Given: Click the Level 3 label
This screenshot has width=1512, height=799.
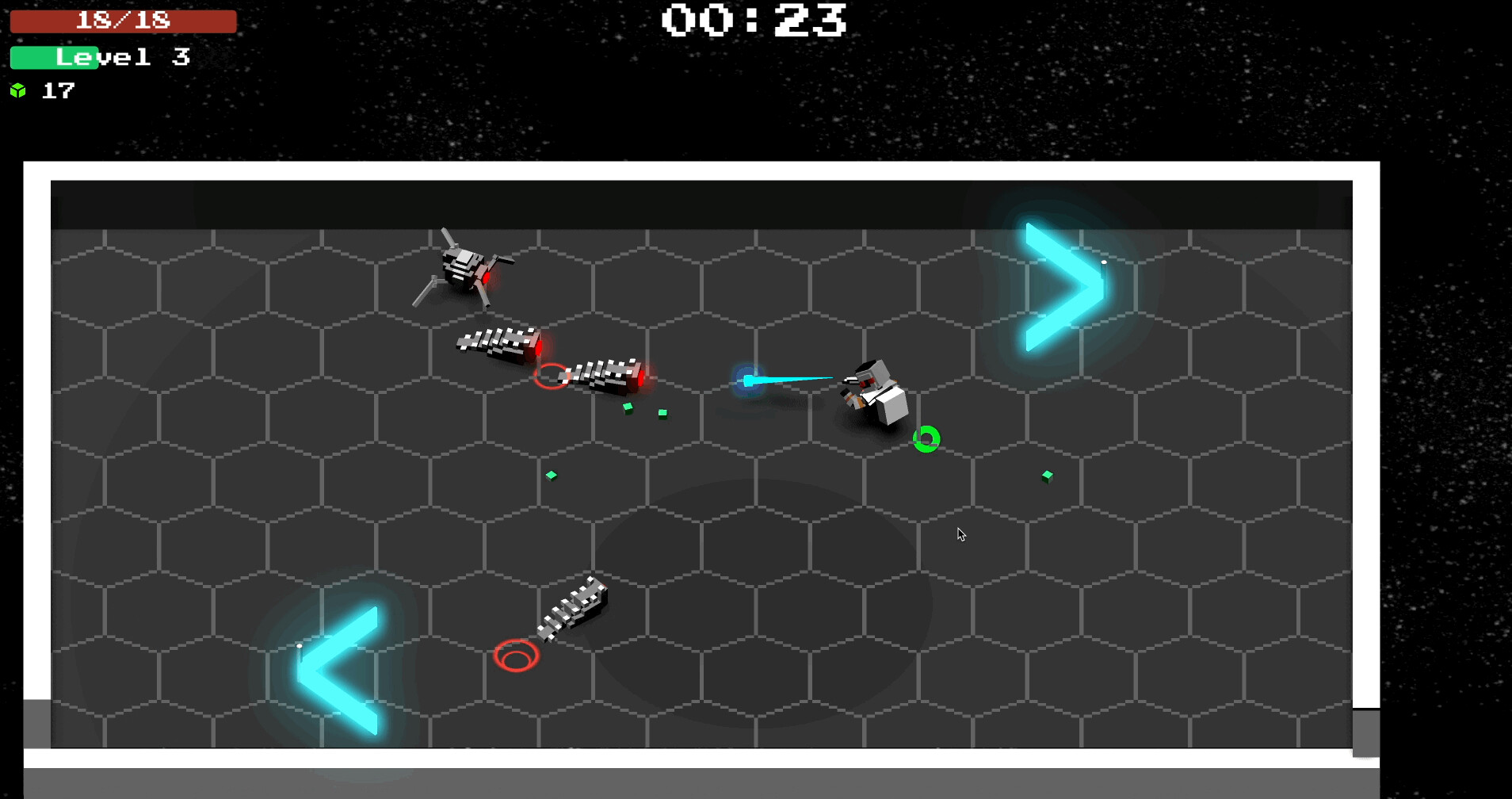Looking at the screenshot, I should pyautogui.click(x=119, y=56).
